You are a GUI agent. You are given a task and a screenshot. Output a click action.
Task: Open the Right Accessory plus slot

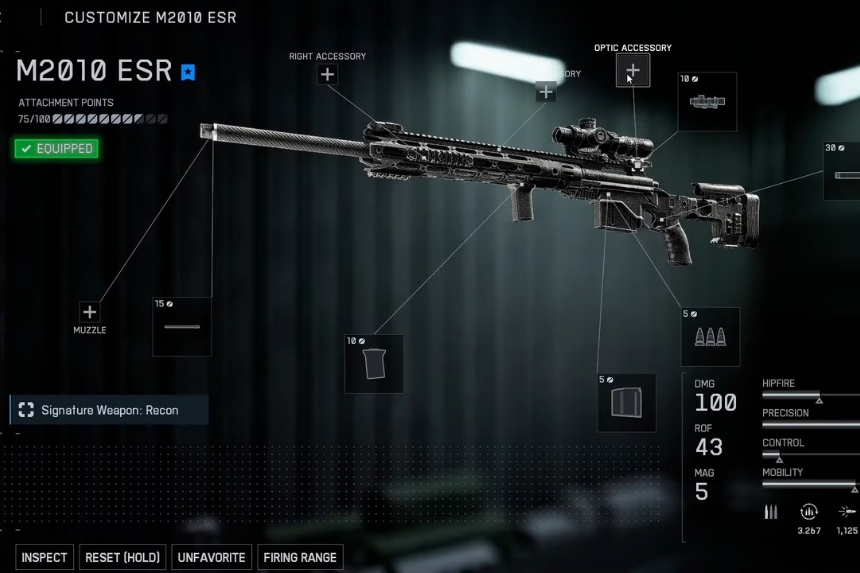328,75
